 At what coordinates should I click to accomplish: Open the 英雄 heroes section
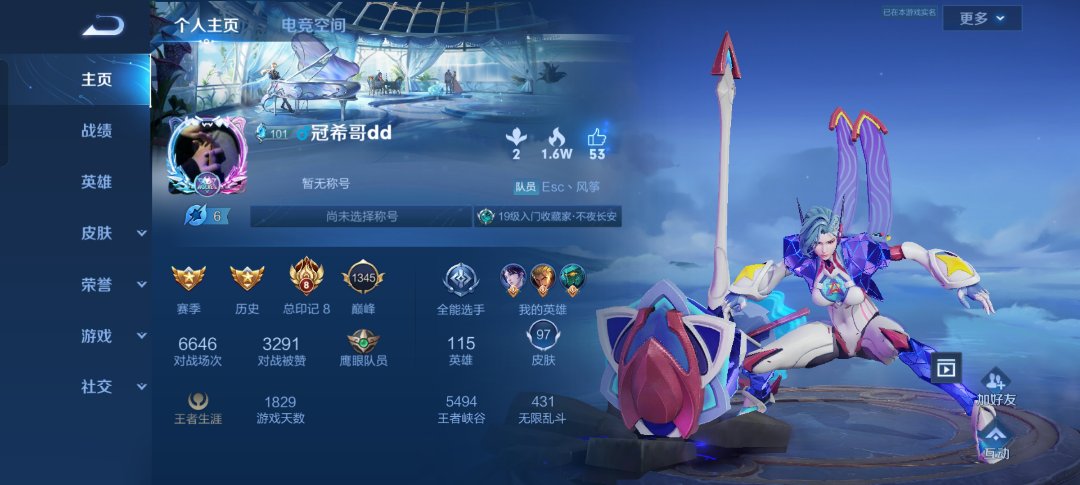point(96,182)
